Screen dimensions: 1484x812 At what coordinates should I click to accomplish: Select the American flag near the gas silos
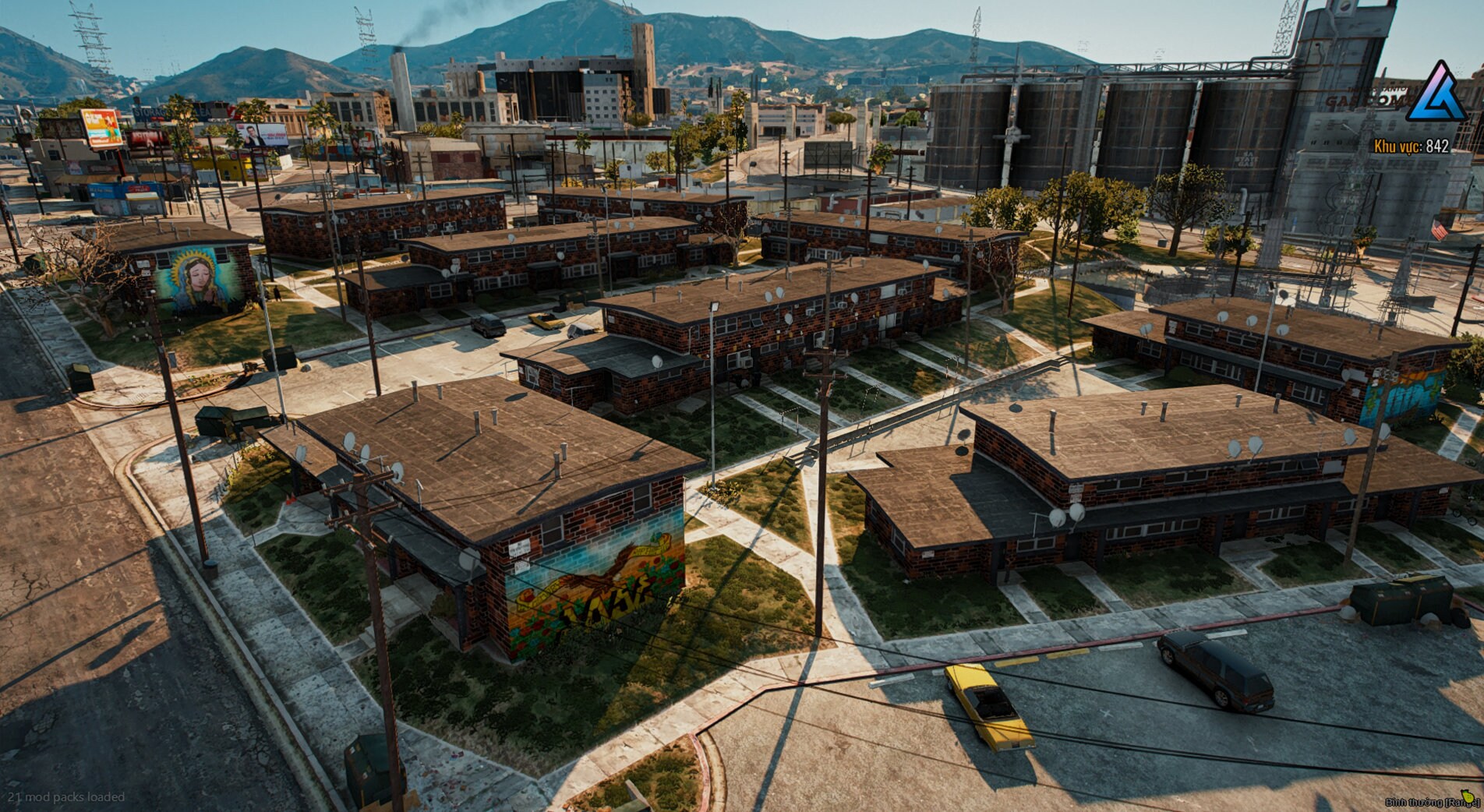coord(1440,228)
